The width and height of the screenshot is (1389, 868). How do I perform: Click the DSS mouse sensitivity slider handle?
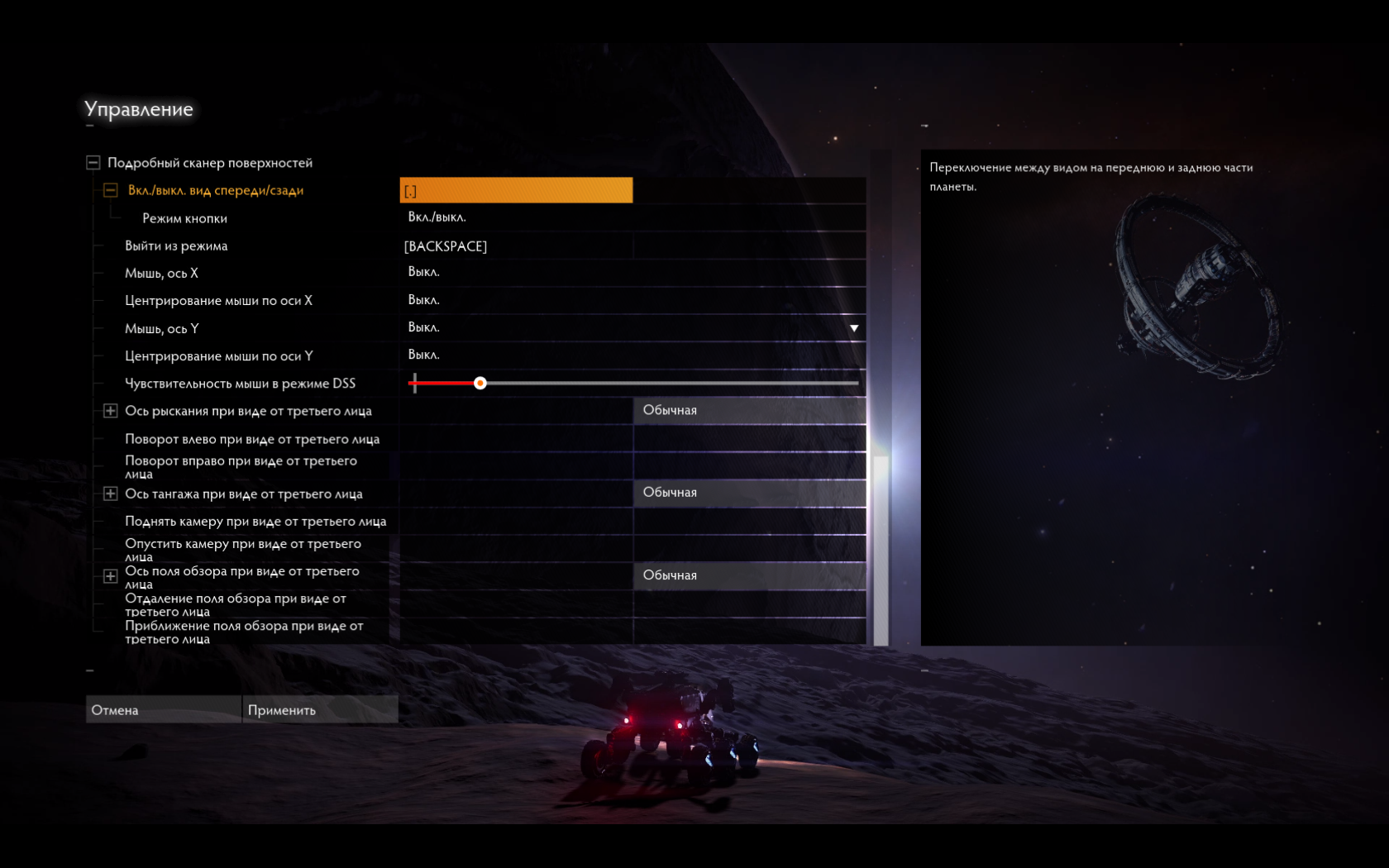tap(480, 384)
